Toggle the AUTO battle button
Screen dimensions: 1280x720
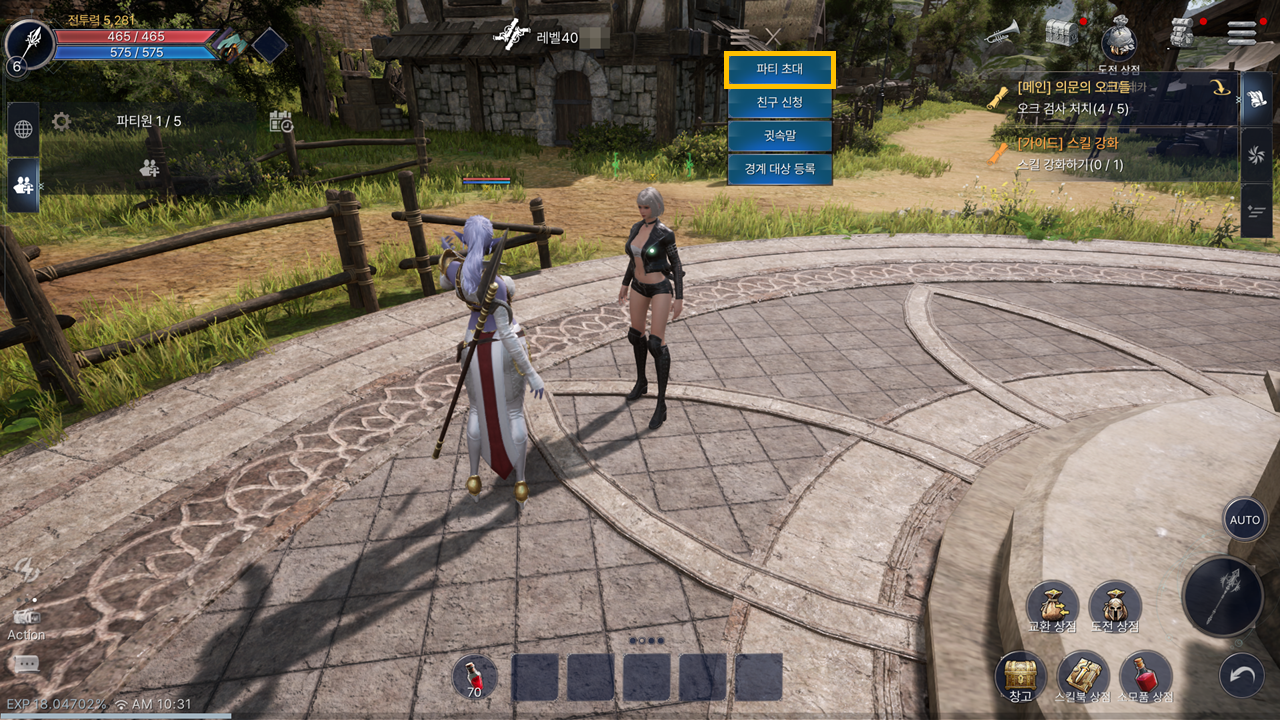tap(1244, 520)
